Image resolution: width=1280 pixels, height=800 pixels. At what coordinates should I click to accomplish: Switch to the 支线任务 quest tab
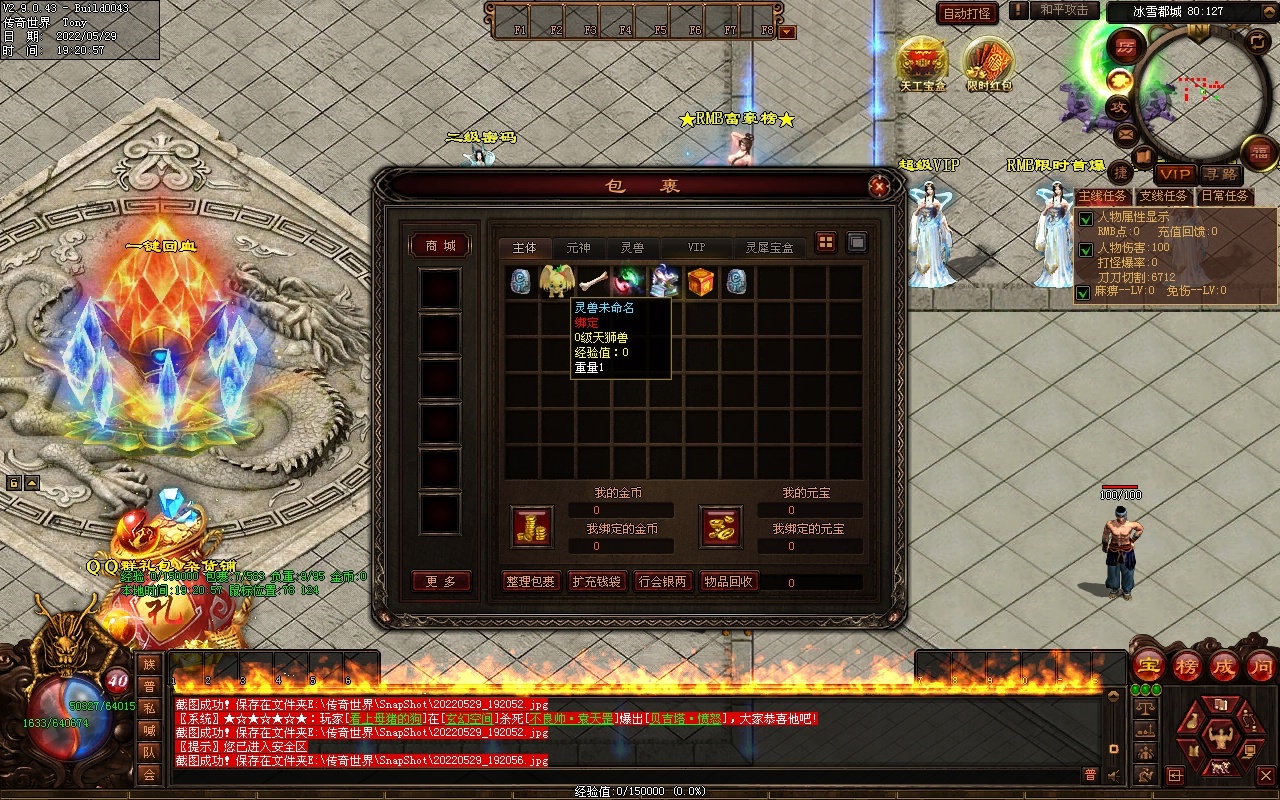click(1164, 196)
